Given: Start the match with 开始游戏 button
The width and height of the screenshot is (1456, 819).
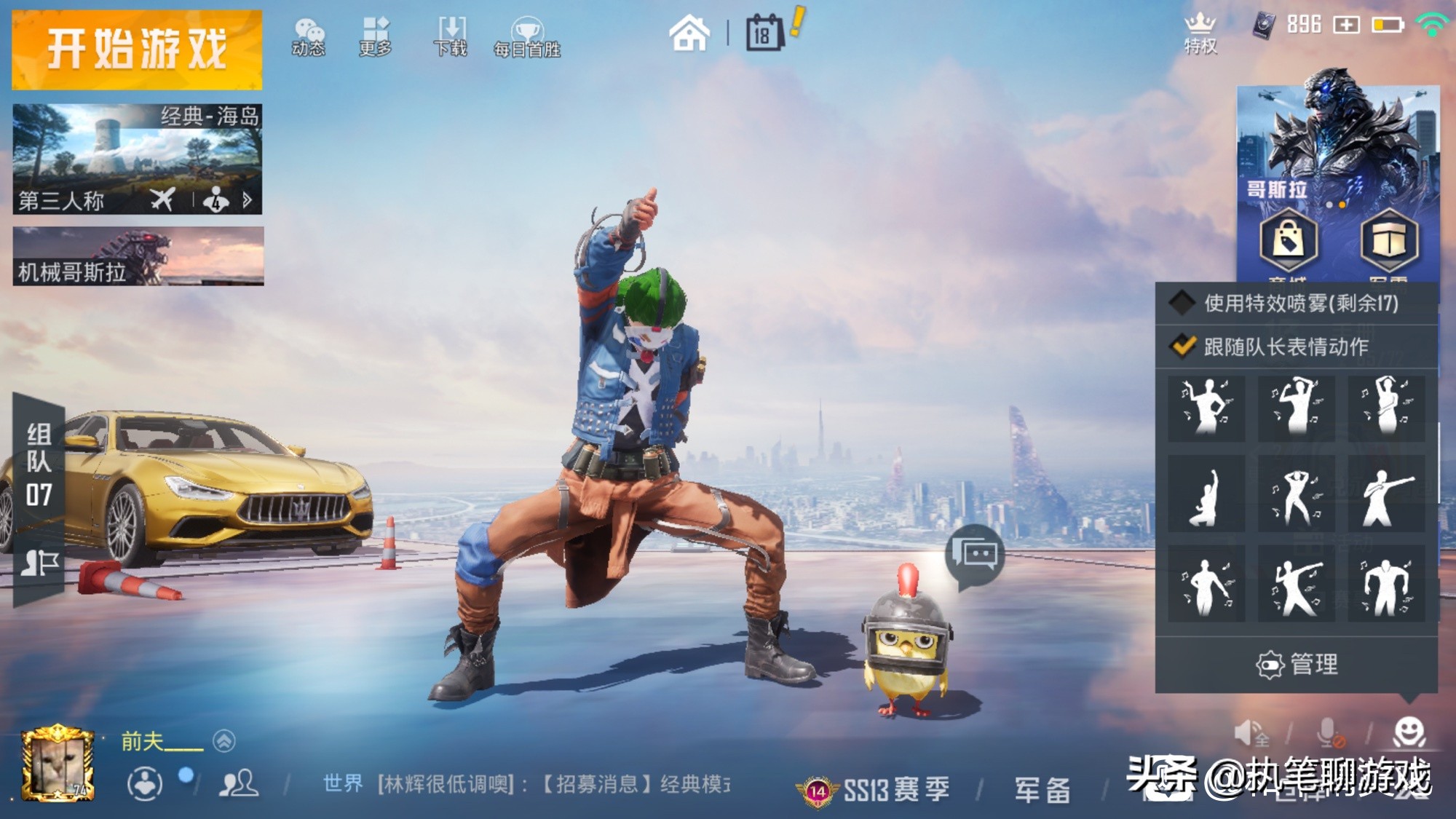Looking at the screenshot, I should pyautogui.click(x=137, y=50).
